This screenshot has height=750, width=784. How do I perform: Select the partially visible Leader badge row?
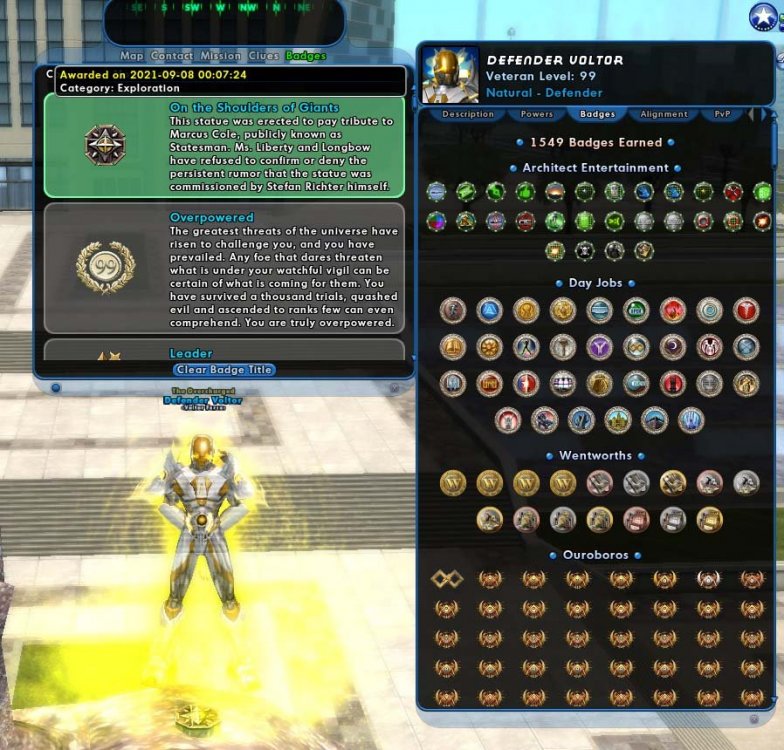(224, 351)
